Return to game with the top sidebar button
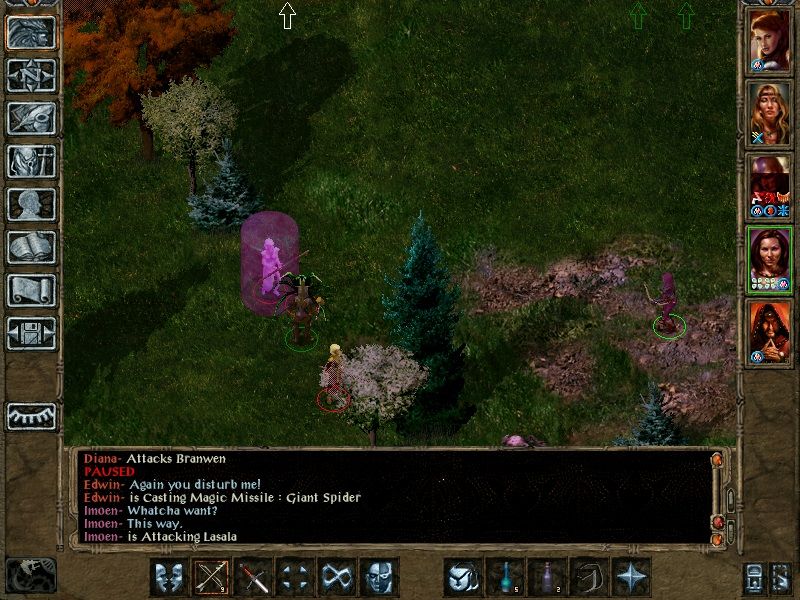Viewport: 800px width, 600px height. pyautogui.click(x=31, y=31)
